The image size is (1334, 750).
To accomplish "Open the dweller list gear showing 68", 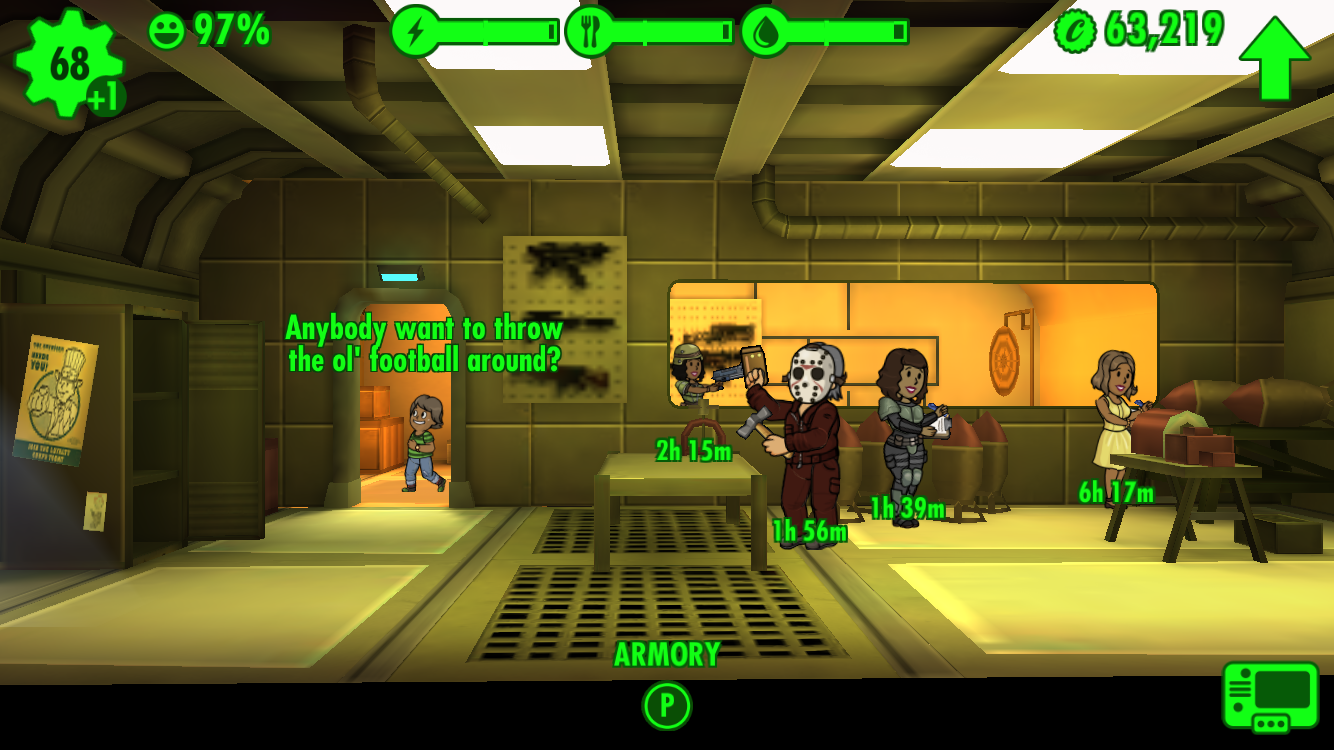I will (x=68, y=64).
